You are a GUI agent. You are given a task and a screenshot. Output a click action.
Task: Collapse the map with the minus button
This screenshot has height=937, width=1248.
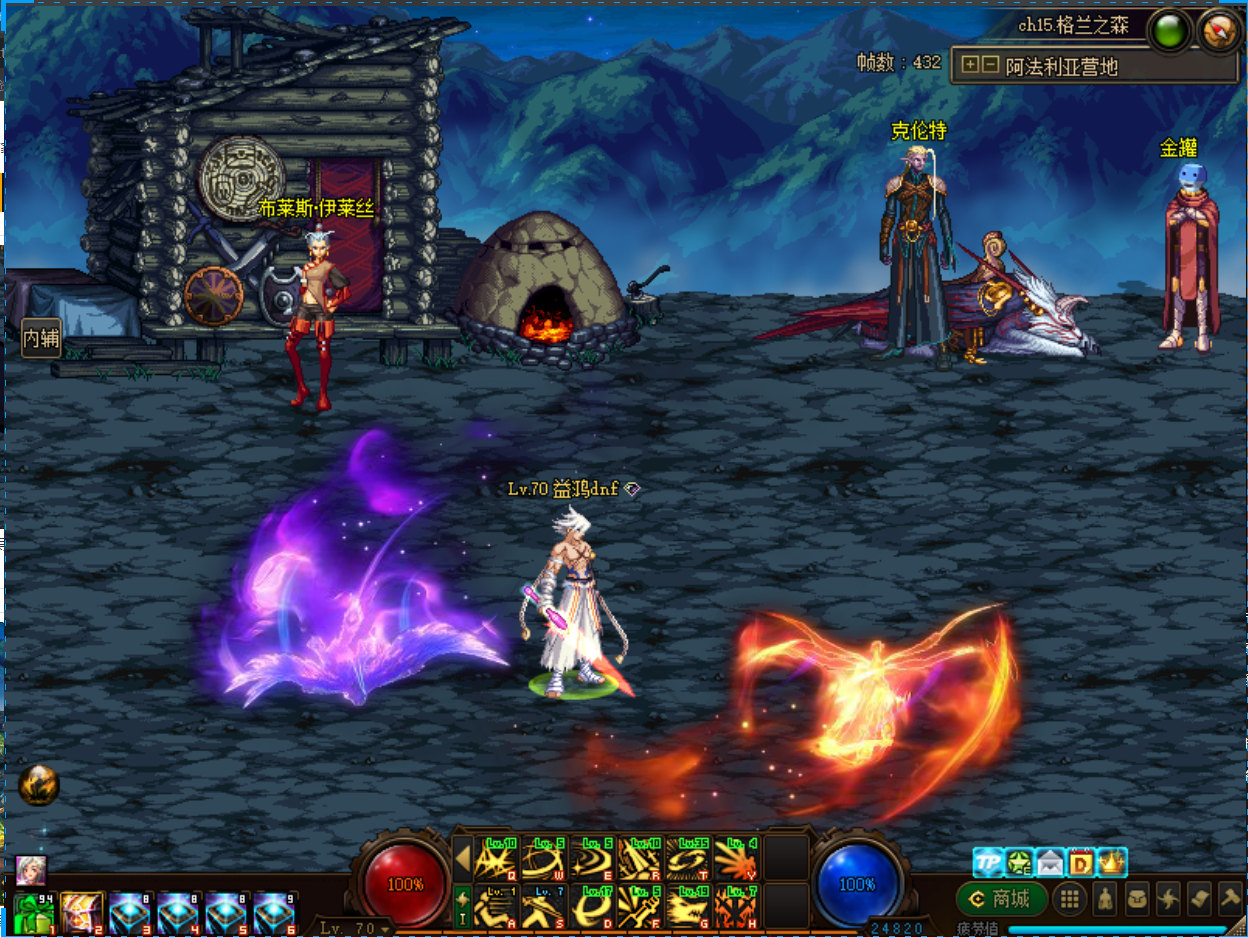(x=990, y=66)
